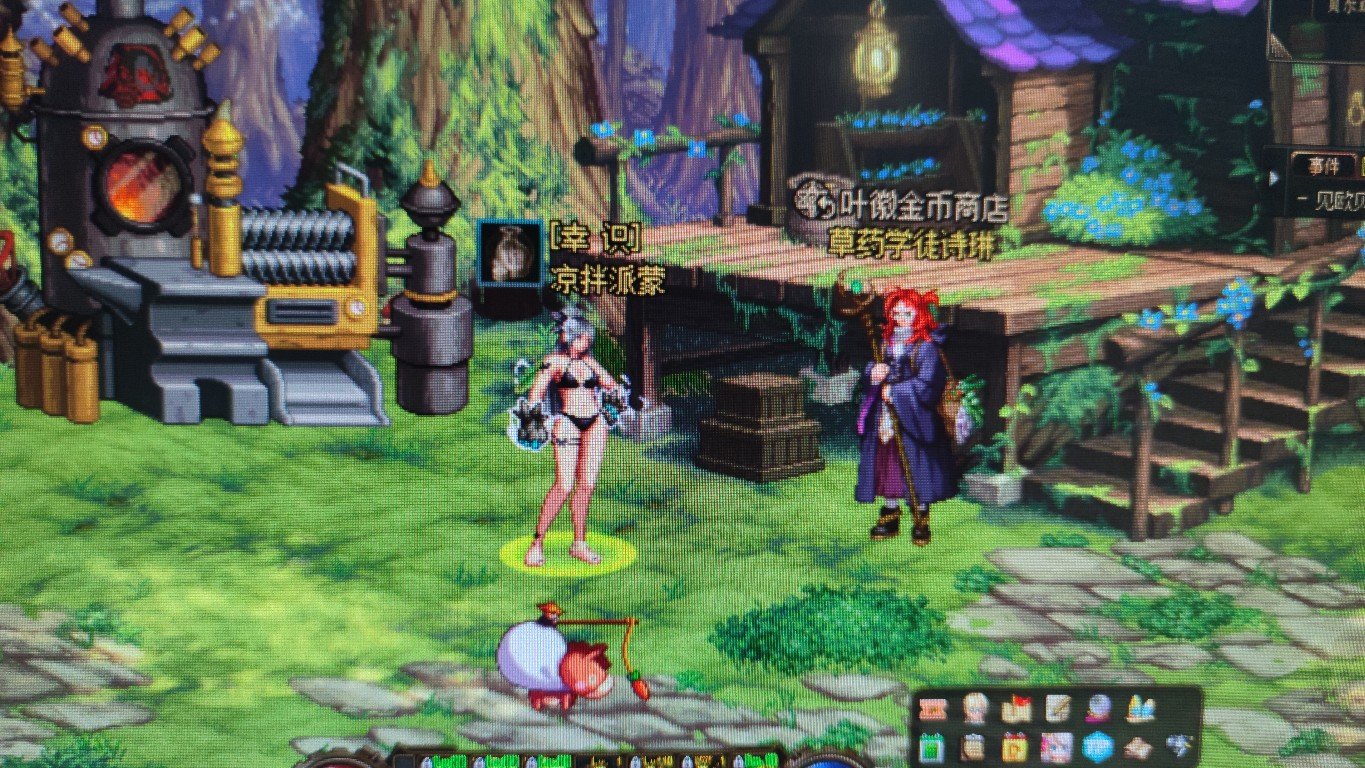Open the green calendar check-in icon
This screenshot has width=1365, height=768.
(x=930, y=748)
